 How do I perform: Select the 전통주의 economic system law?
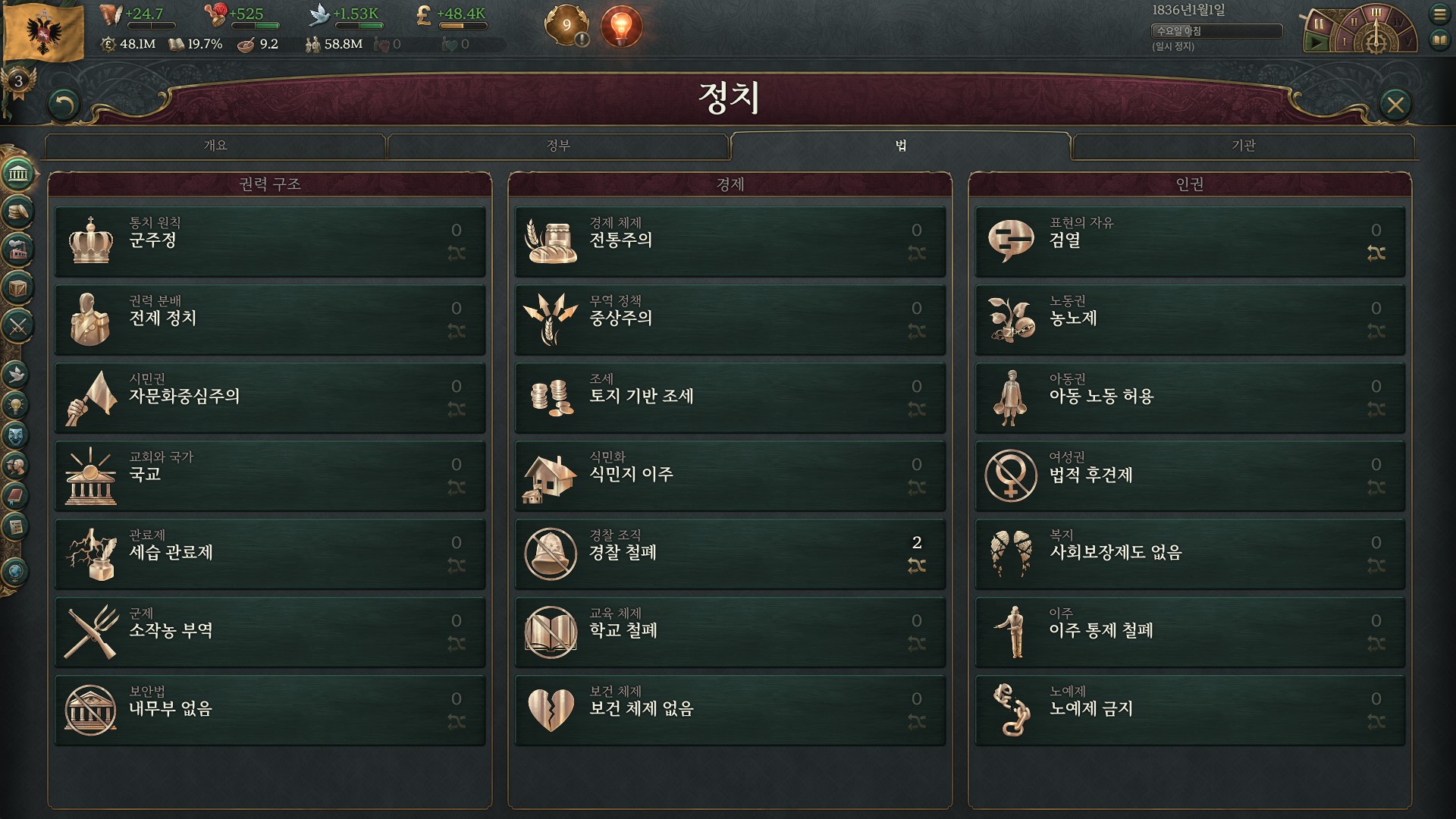[730, 241]
